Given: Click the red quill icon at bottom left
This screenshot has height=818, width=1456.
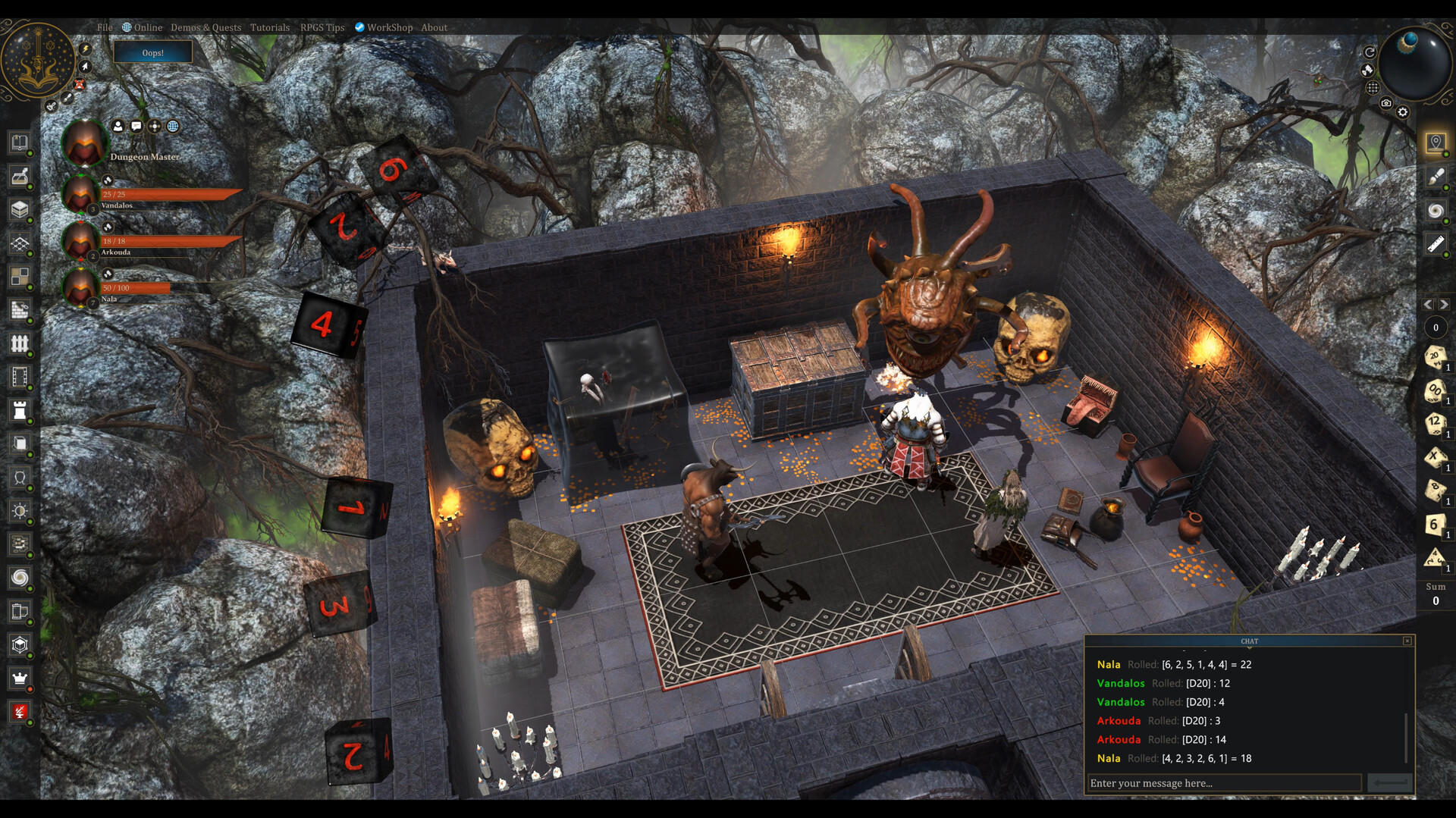Looking at the screenshot, I should tap(19, 711).
